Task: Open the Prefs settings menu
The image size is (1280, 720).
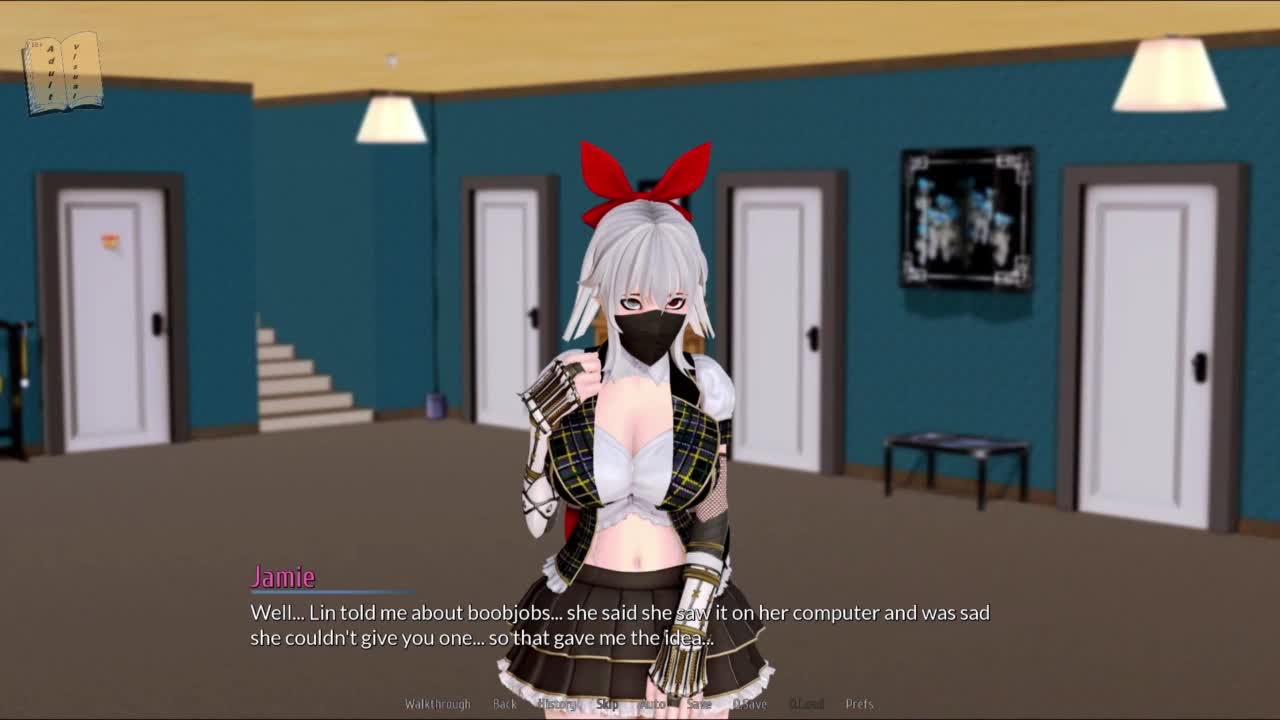Action: [859, 704]
